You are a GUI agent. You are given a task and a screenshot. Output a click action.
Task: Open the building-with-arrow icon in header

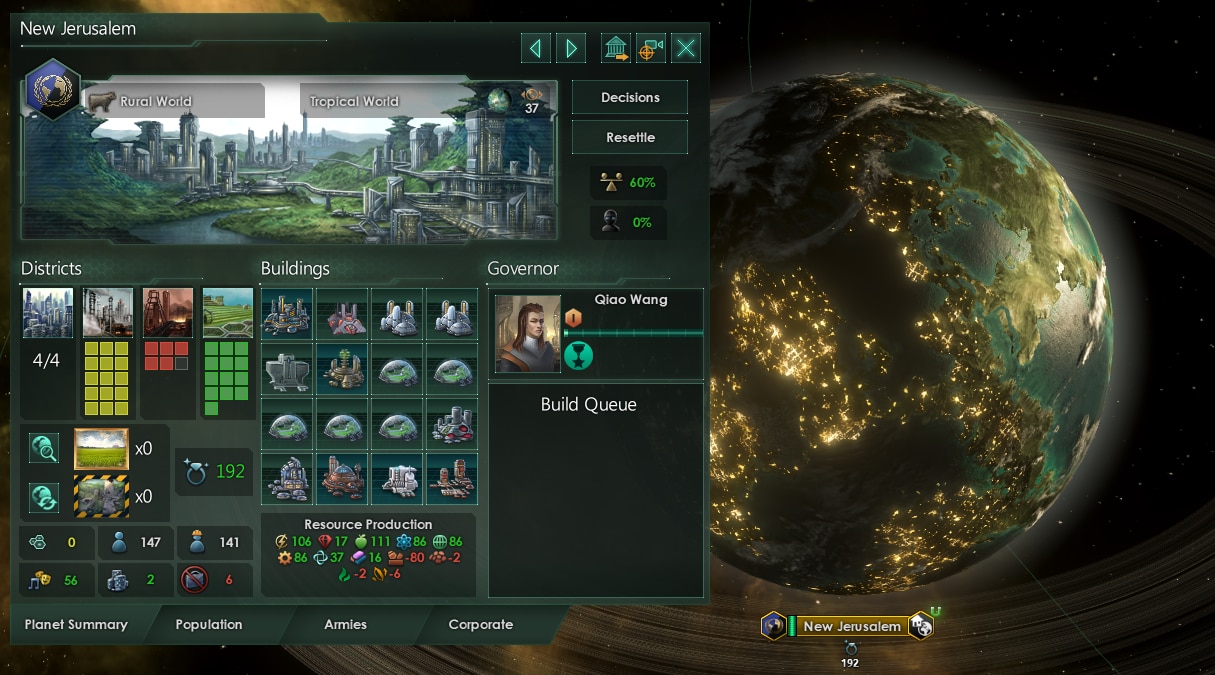tap(616, 48)
